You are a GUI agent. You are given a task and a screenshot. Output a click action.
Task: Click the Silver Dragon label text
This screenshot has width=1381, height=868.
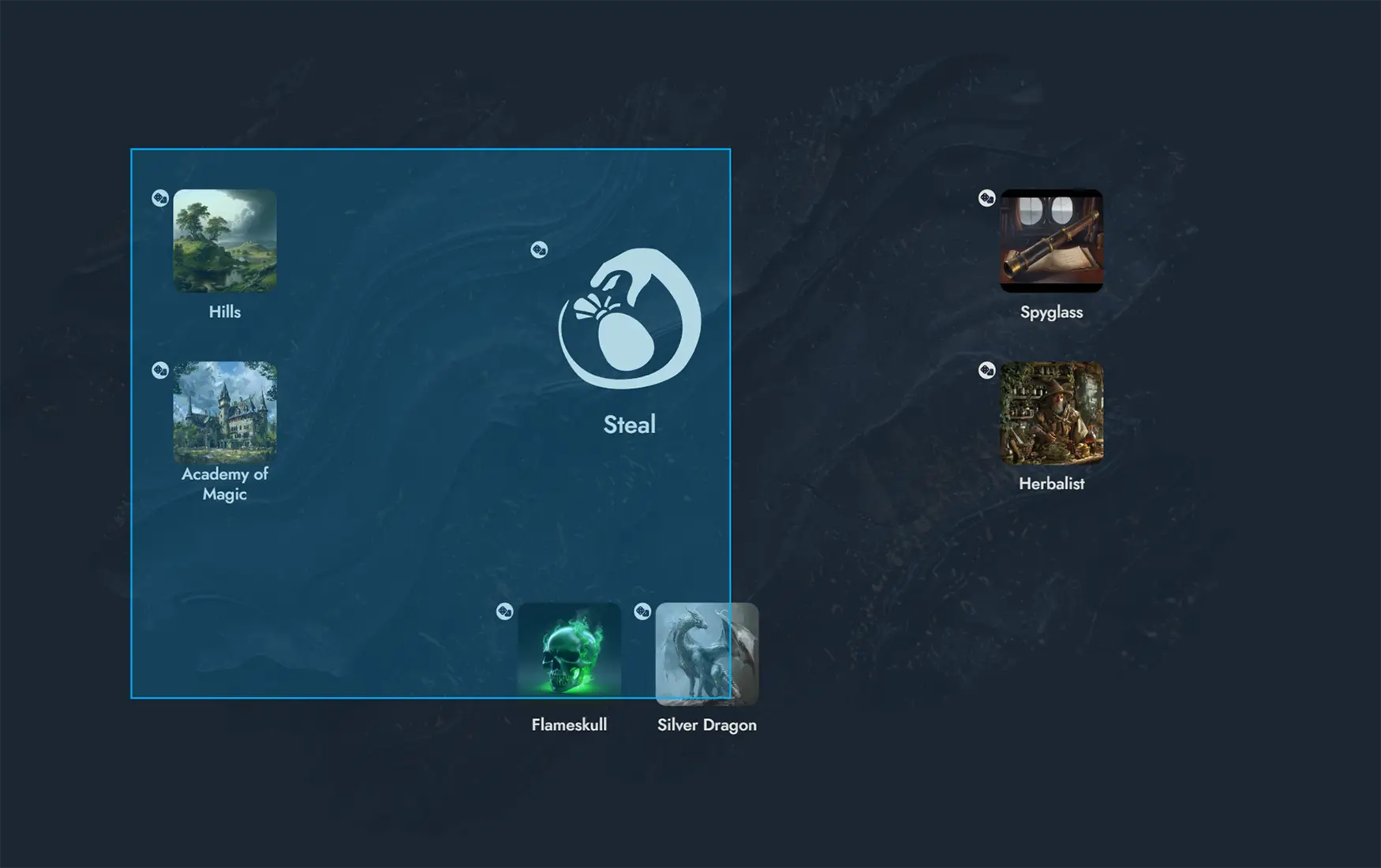coord(707,724)
